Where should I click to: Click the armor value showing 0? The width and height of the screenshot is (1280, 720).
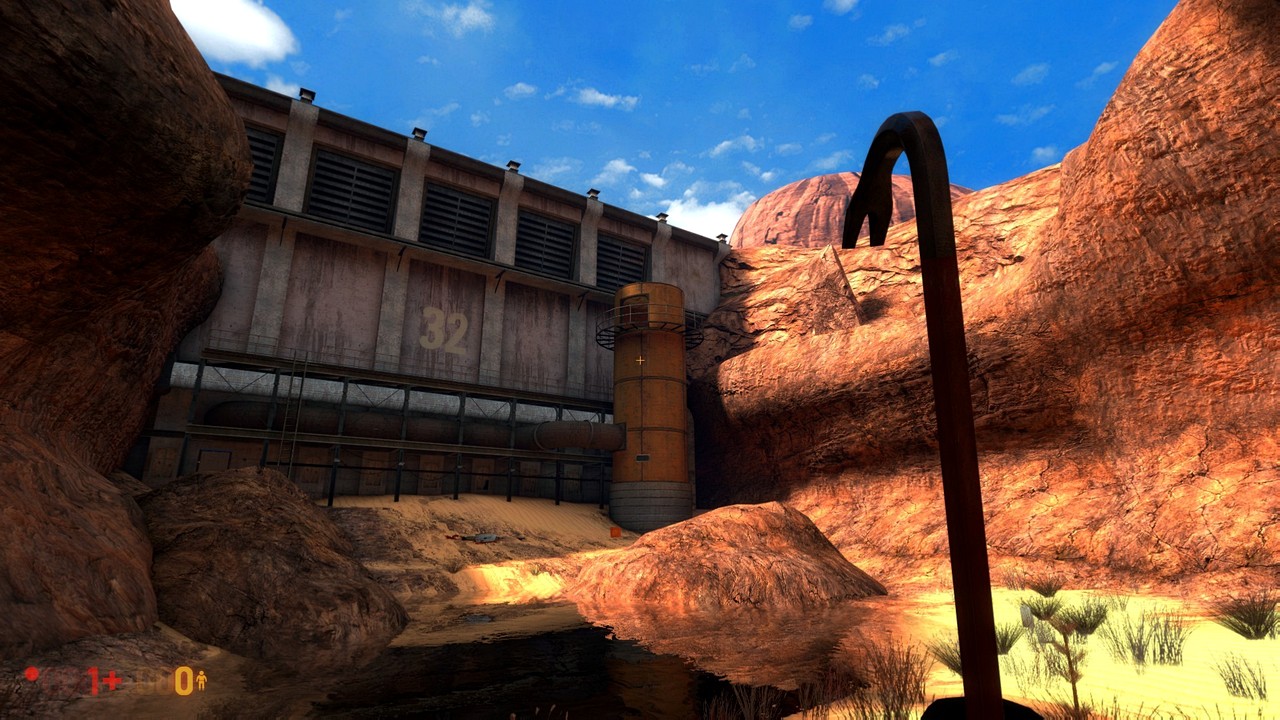pyautogui.click(x=183, y=680)
